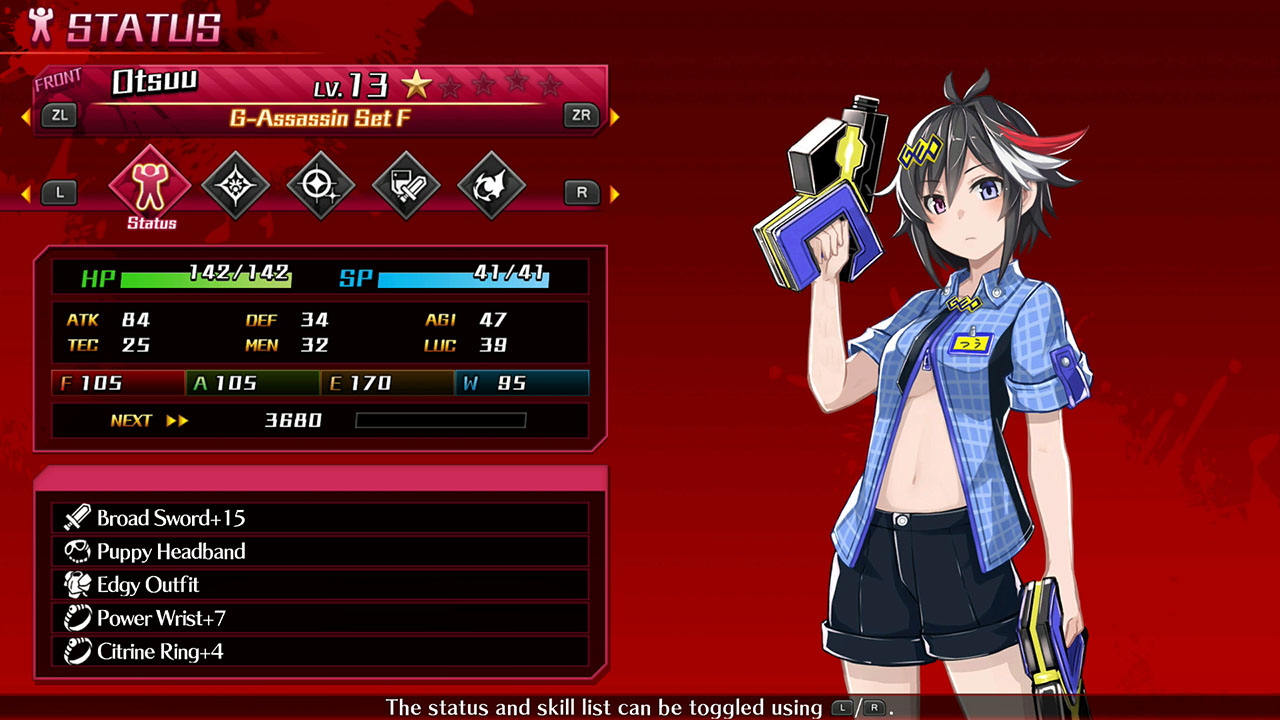Open the skills diamond tab icon
Screen dimensions: 1280x720
(234, 183)
